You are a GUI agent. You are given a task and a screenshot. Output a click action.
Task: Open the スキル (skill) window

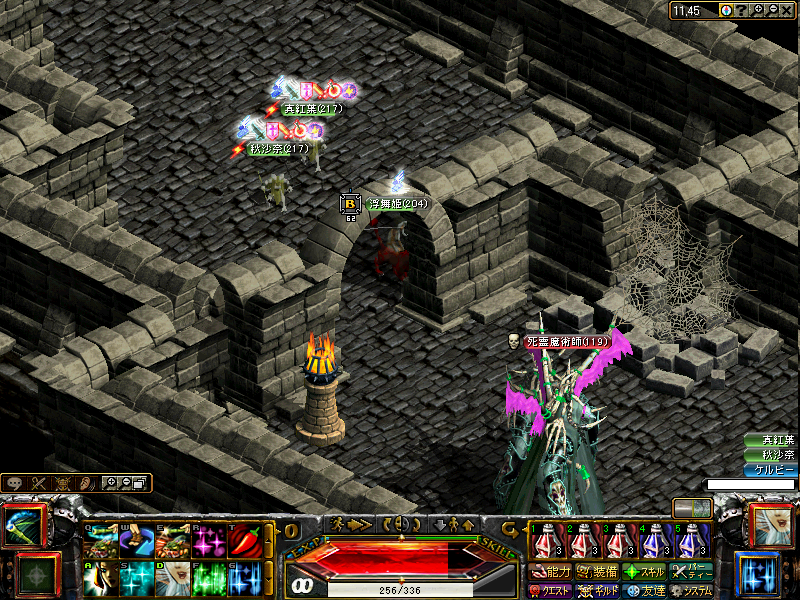click(644, 573)
